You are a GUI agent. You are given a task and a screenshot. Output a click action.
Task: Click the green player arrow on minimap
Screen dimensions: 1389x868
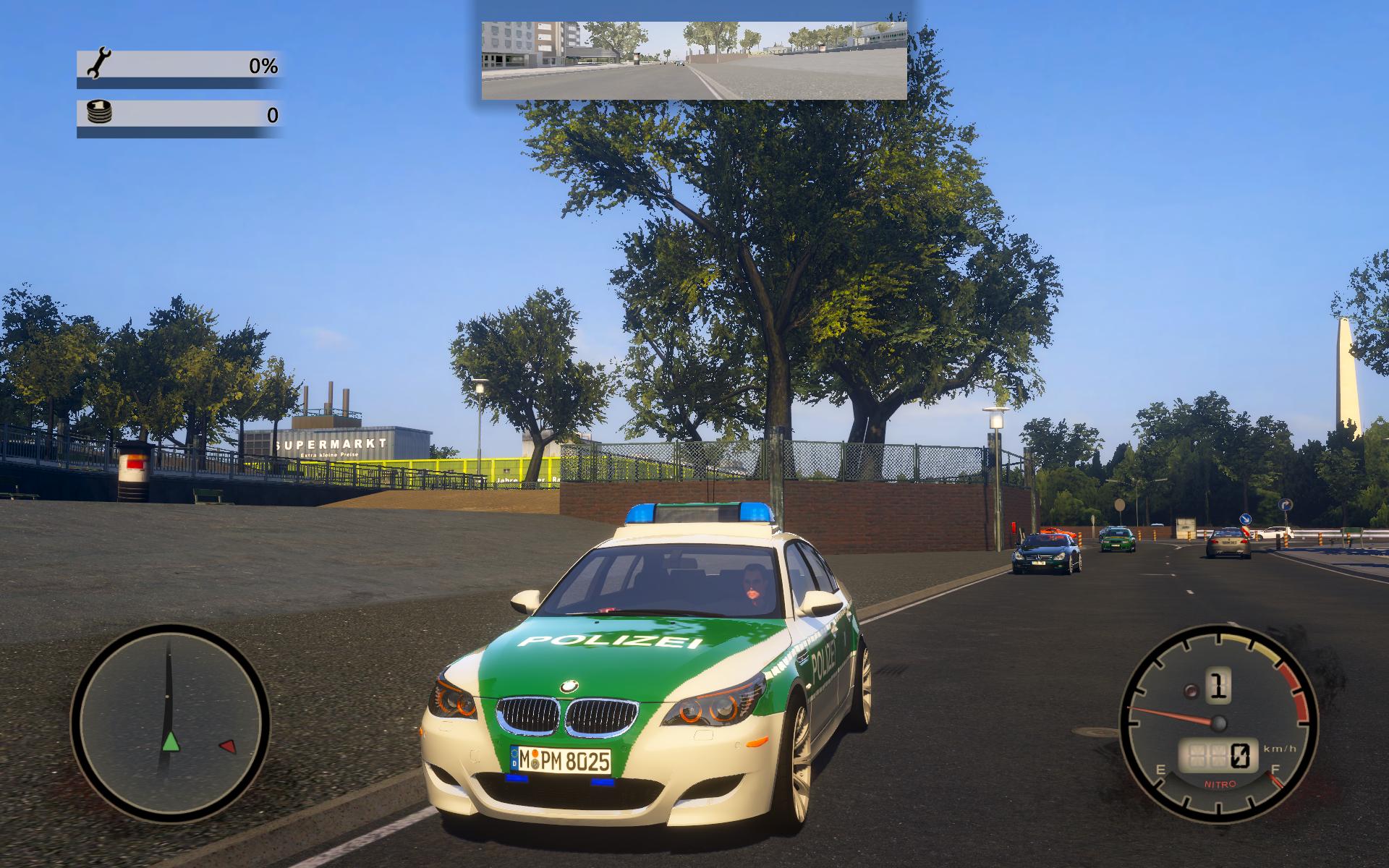click(x=170, y=741)
